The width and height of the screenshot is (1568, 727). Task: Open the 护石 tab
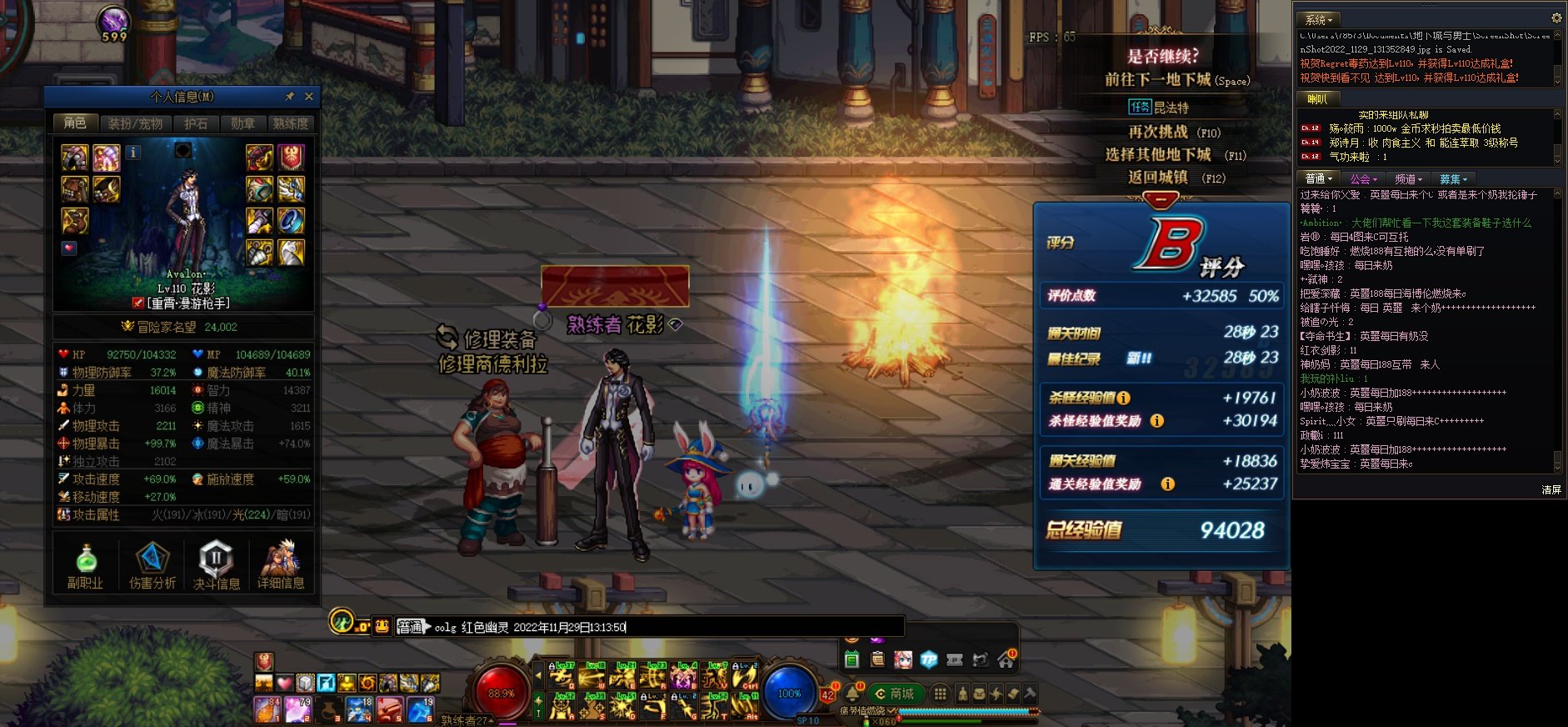click(196, 123)
